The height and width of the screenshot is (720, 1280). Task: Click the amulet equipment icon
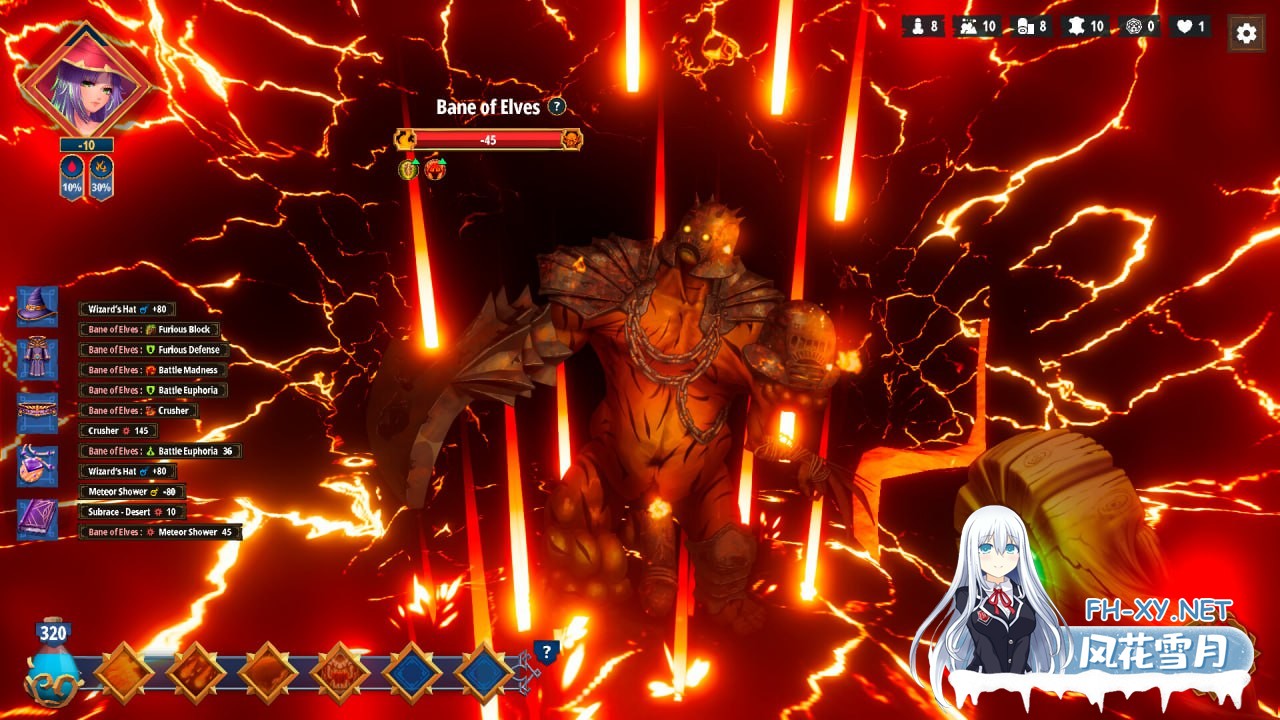(37, 466)
